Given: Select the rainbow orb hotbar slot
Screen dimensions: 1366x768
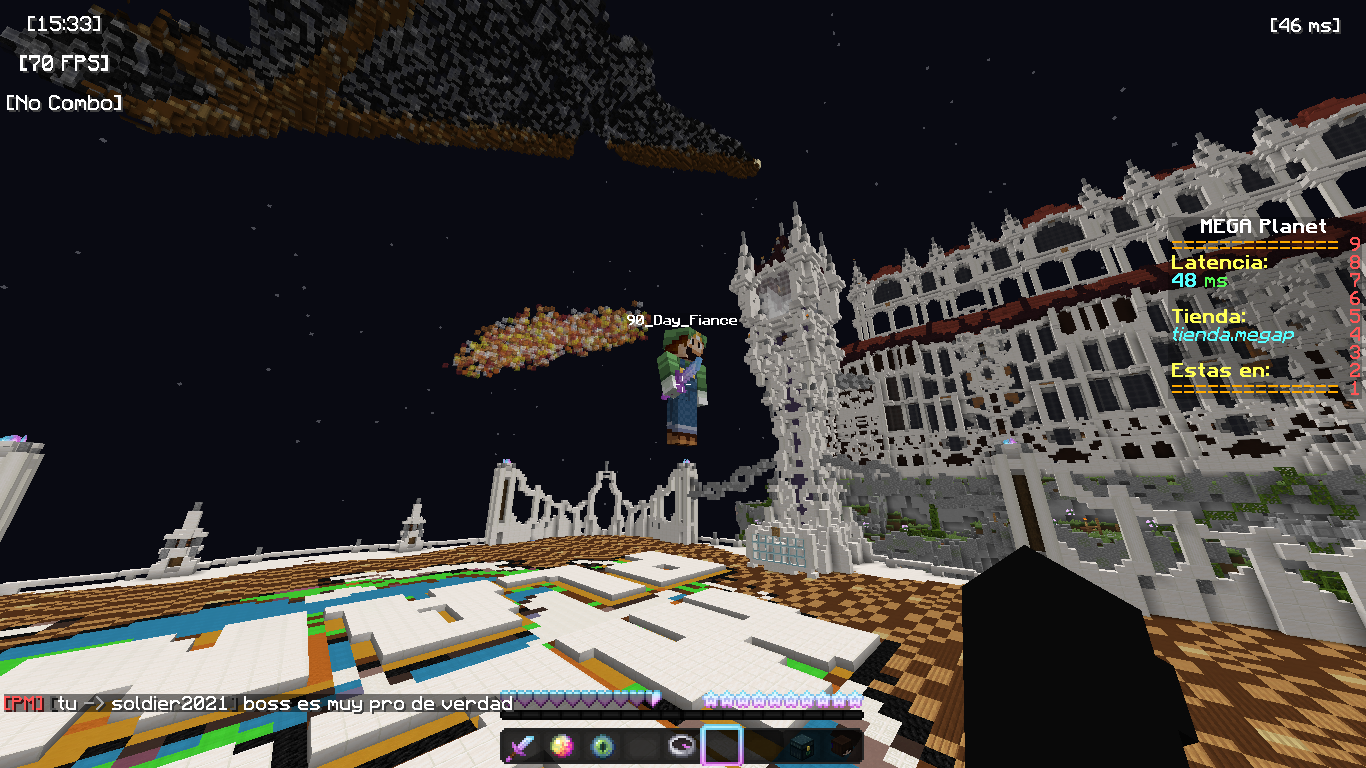Looking at the screenshot, I should (x=562, y=746).
